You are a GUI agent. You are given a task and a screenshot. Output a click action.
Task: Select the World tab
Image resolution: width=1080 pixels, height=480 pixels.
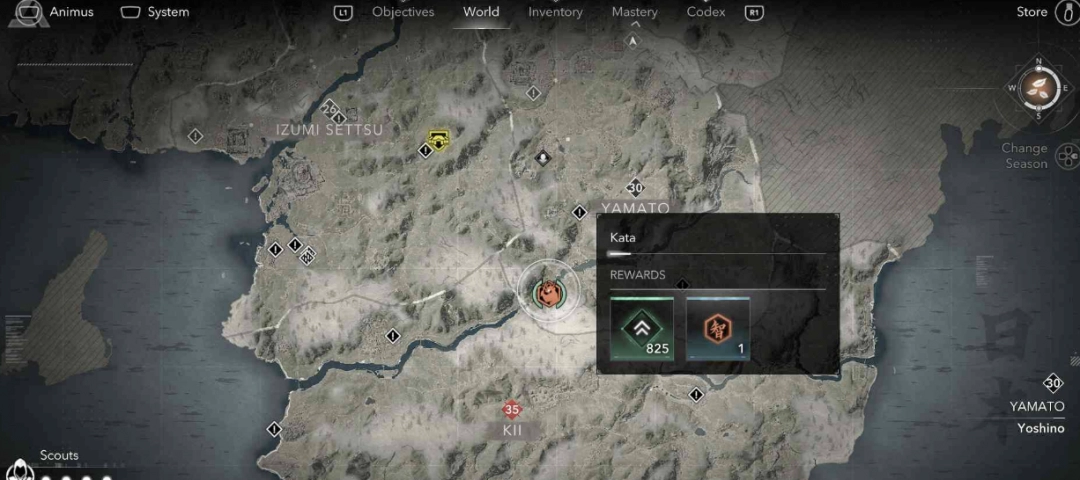coord(481,12)
